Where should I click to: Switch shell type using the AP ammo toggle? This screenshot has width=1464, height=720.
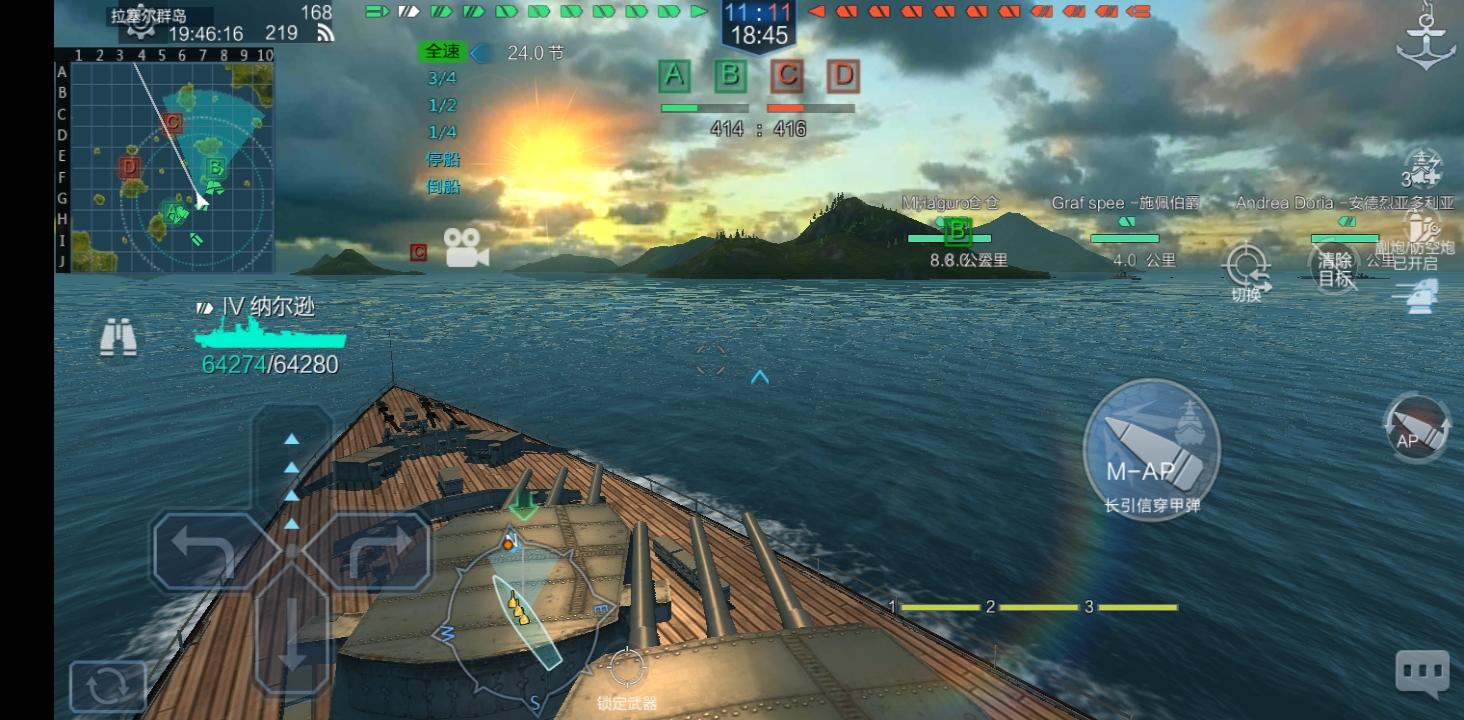[x=1417, y=424]
